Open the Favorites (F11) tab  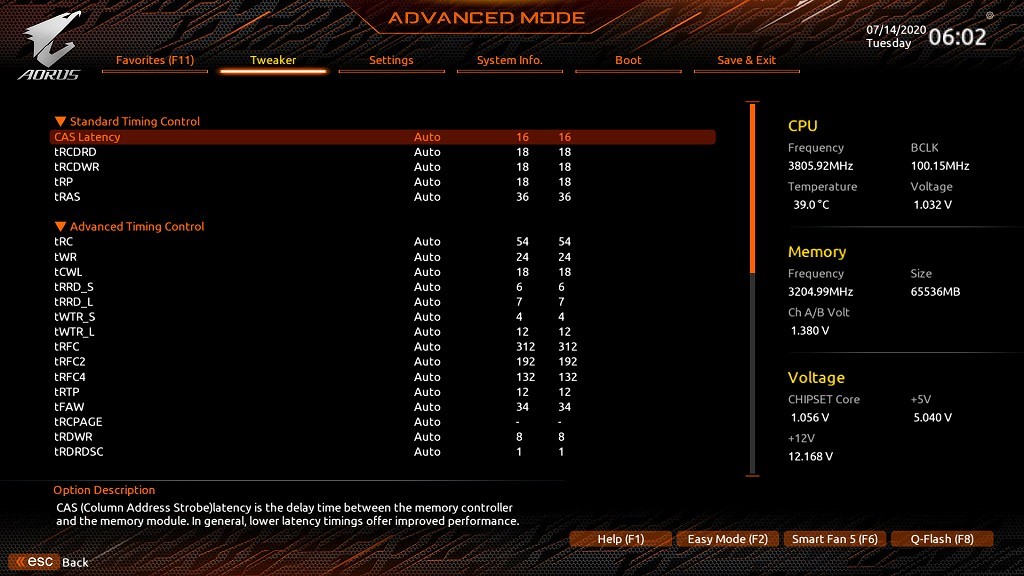point(155,60)
